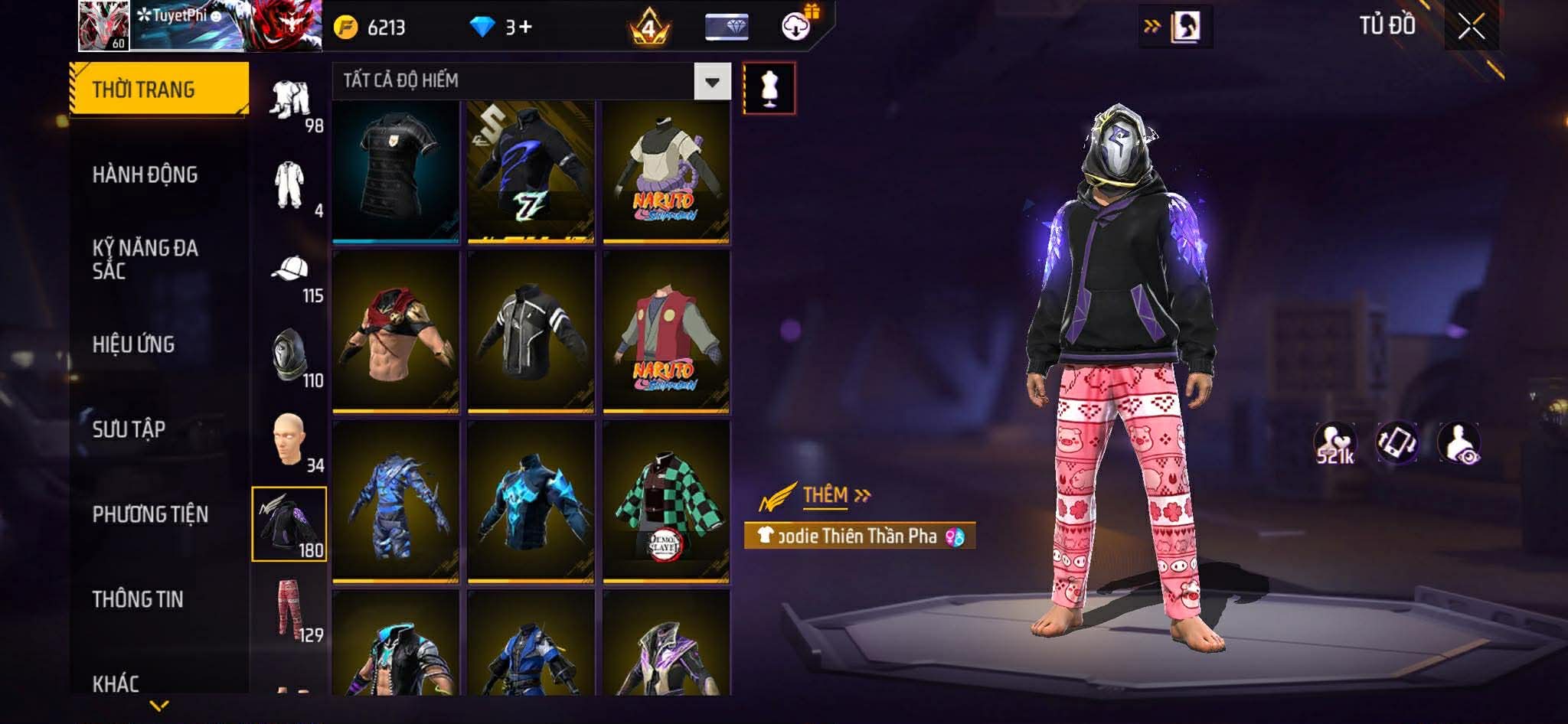
Task: Select the Phương Tiện menu entry
Action: pyautogui.click(x=150, y=514)
